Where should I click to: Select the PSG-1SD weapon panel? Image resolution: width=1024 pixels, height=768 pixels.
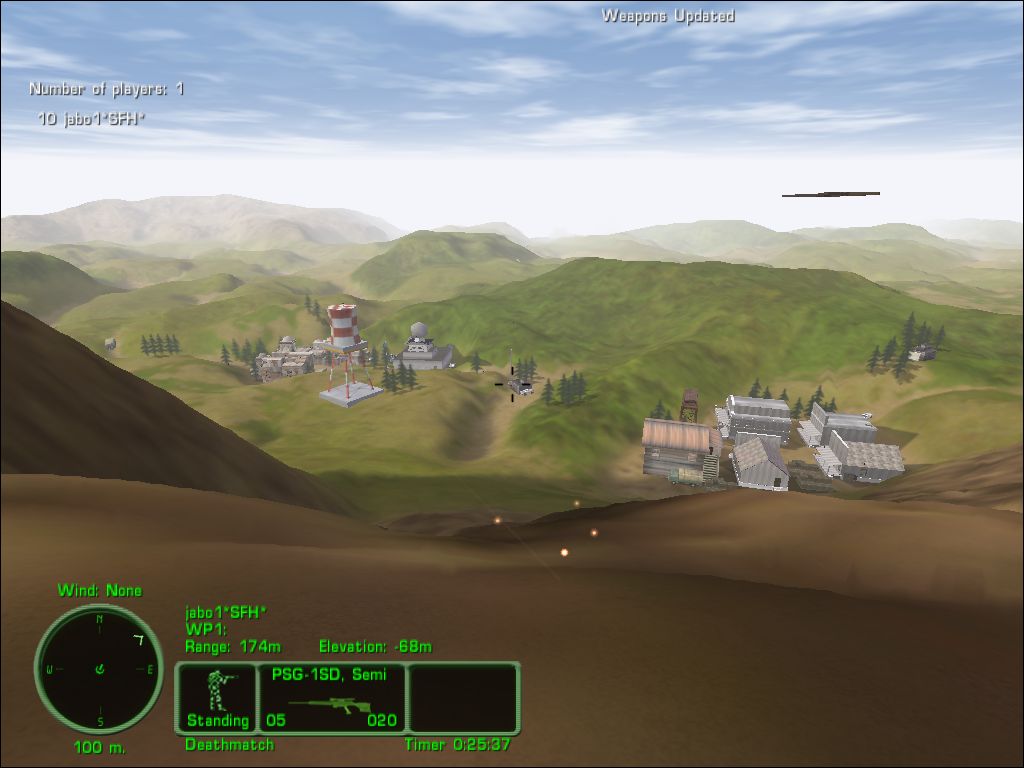point(332,698)
